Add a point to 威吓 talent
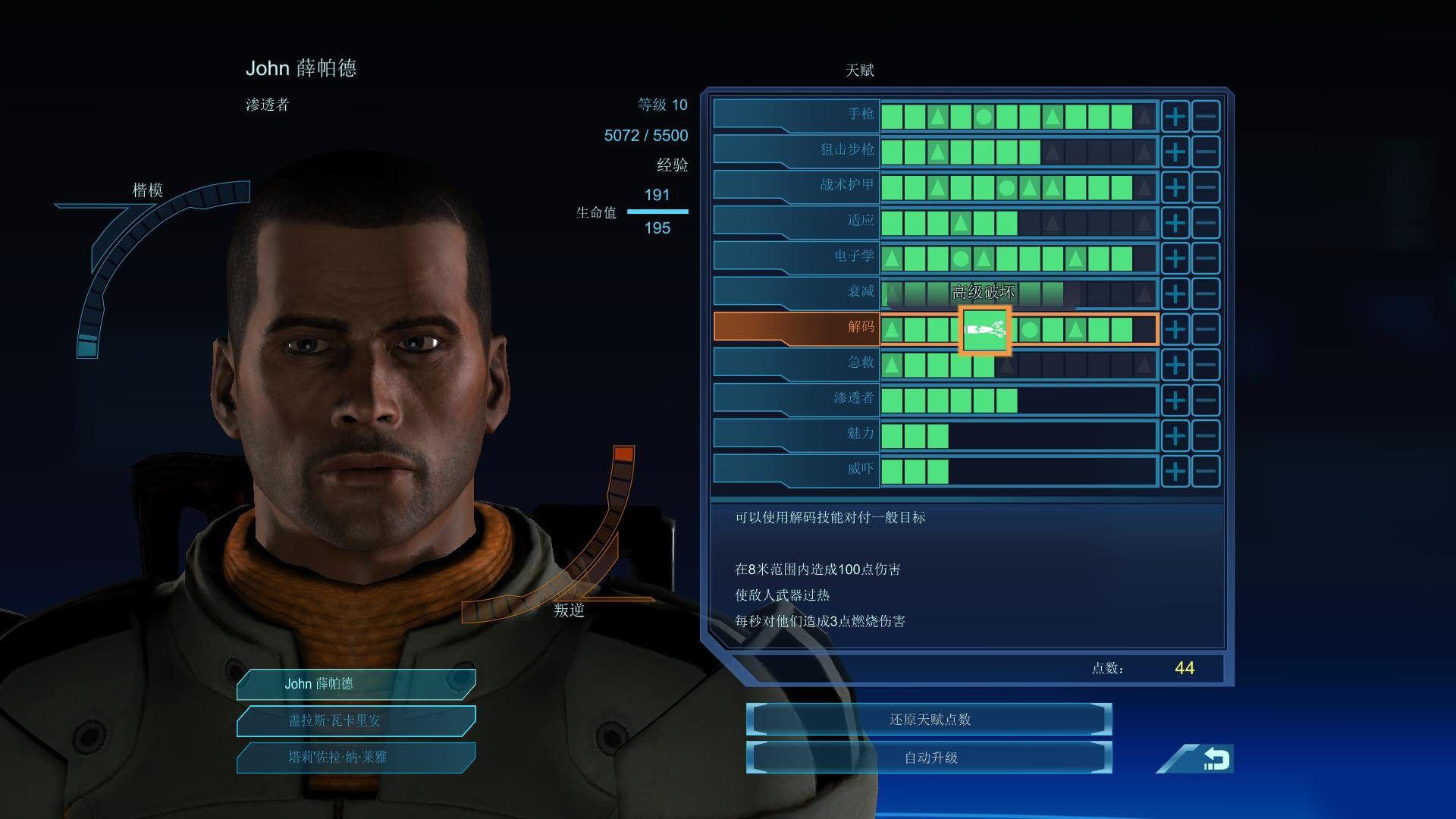The width and height of the screenshot is (1456, 819). coord(1175,472)
